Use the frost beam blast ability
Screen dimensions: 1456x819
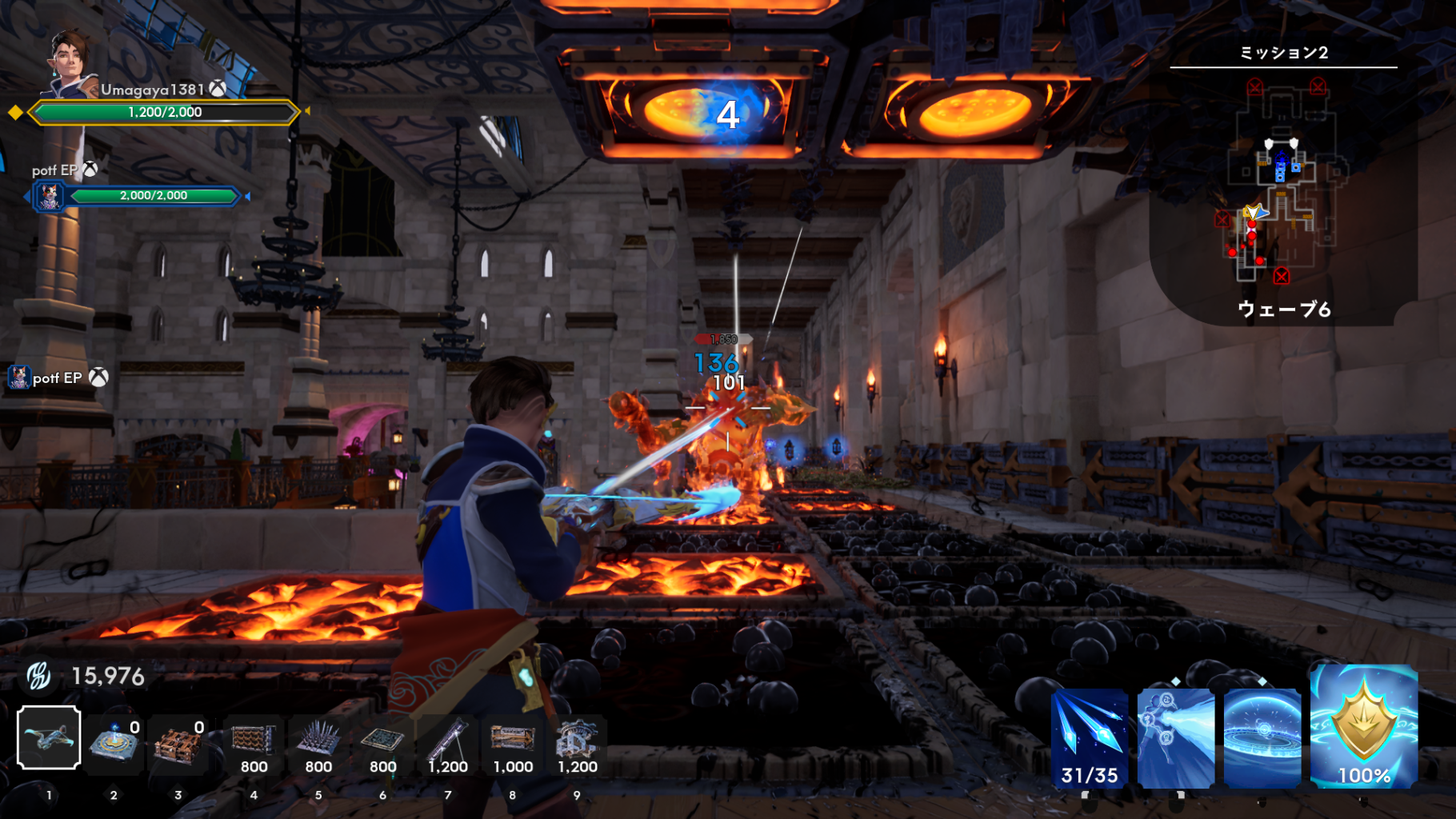point(1175,738)
